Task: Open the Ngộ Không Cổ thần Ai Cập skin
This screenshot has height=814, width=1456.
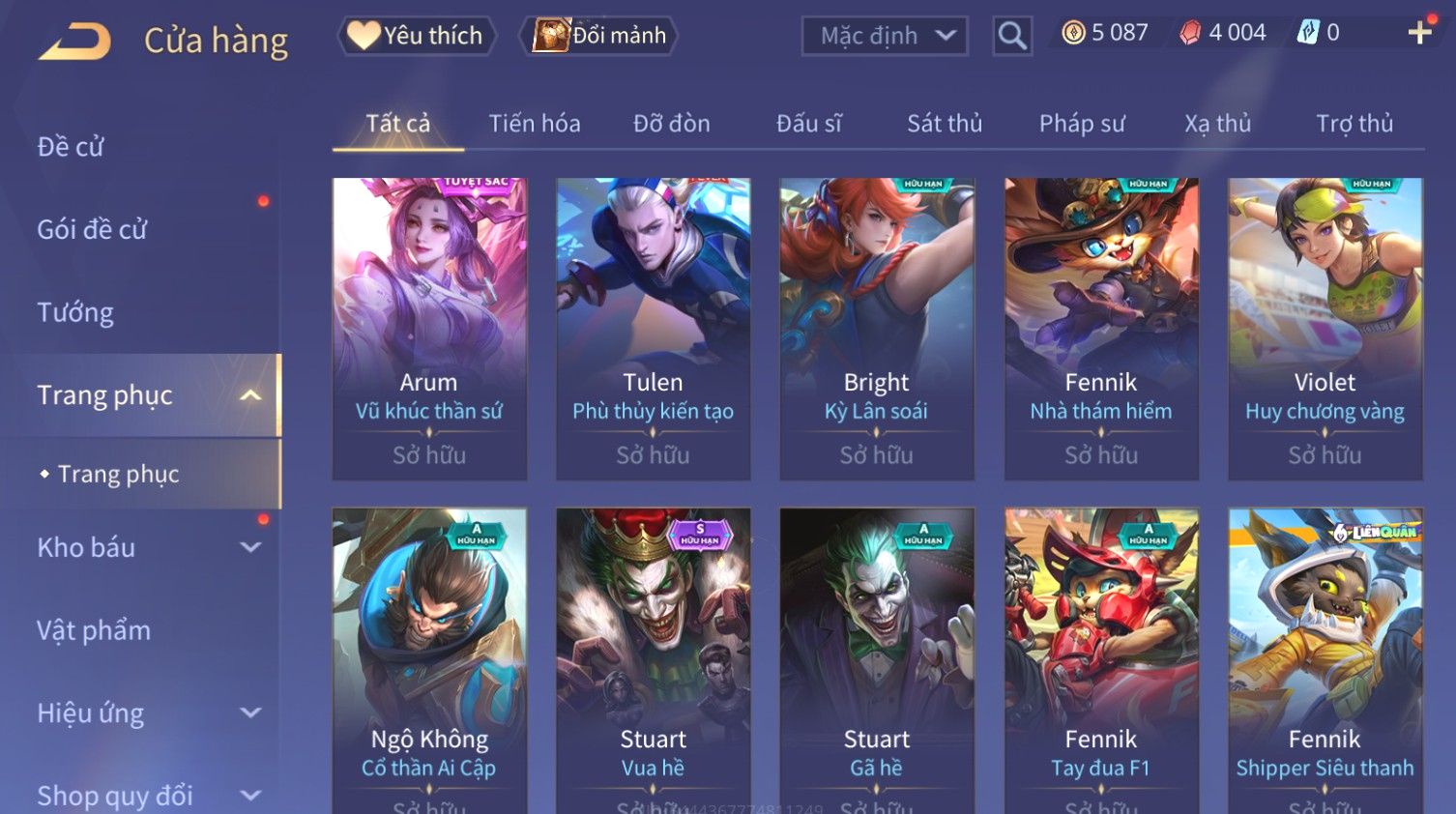Action: tap(429, 657)
